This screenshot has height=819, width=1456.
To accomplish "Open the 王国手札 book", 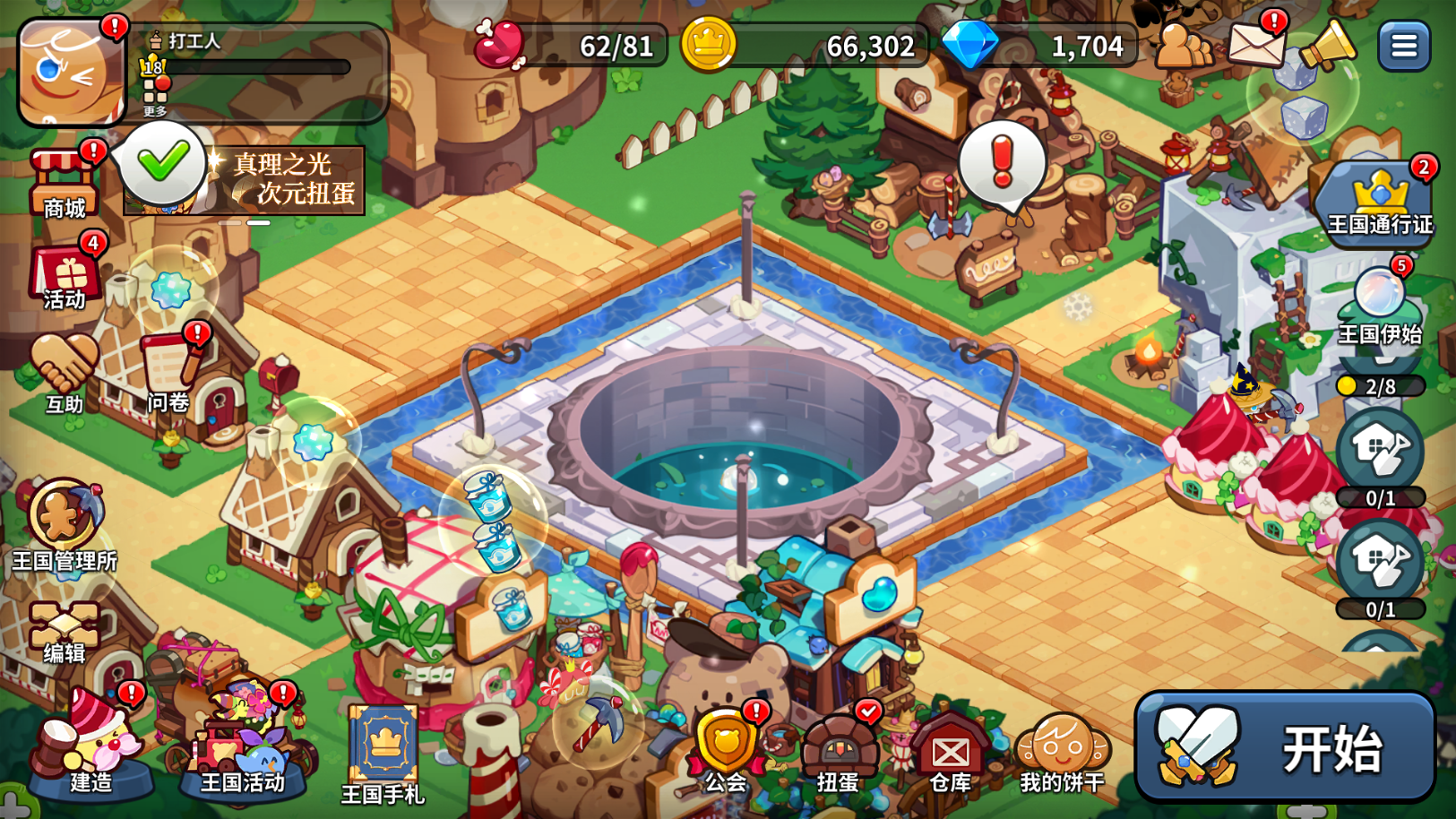I will (x=383, y=753).
